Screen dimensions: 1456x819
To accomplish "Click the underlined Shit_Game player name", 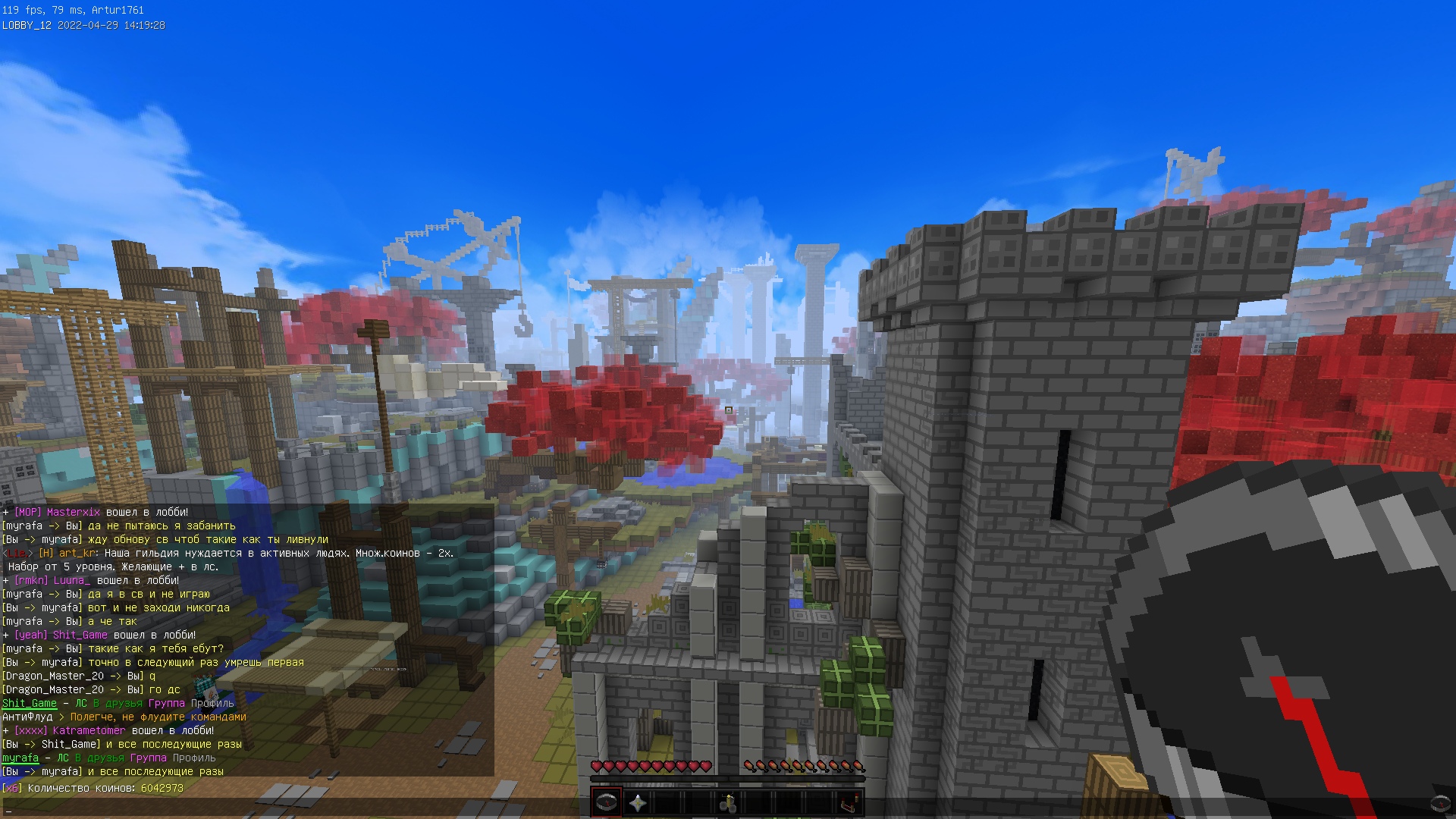I will tap(30, 703).
